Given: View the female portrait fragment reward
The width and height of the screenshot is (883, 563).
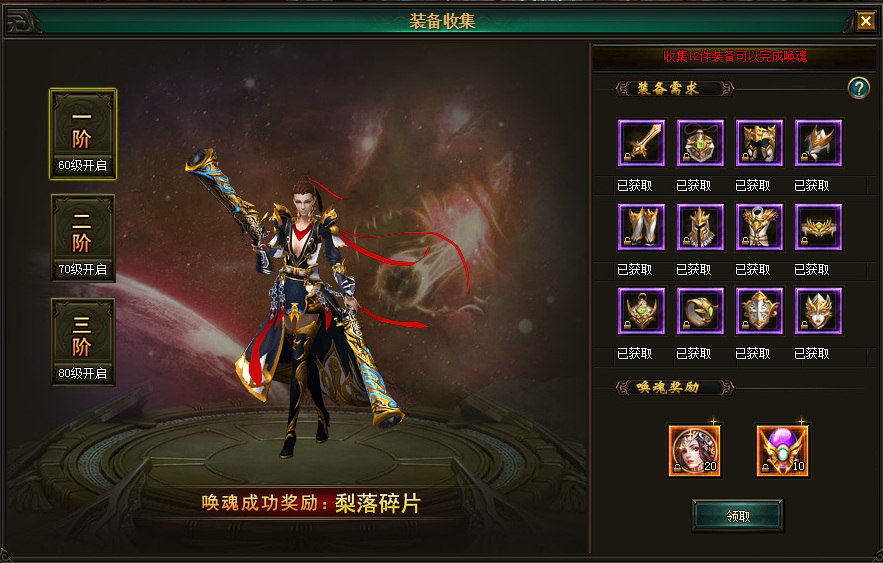Looking at the screenshot, I should 695,451.
